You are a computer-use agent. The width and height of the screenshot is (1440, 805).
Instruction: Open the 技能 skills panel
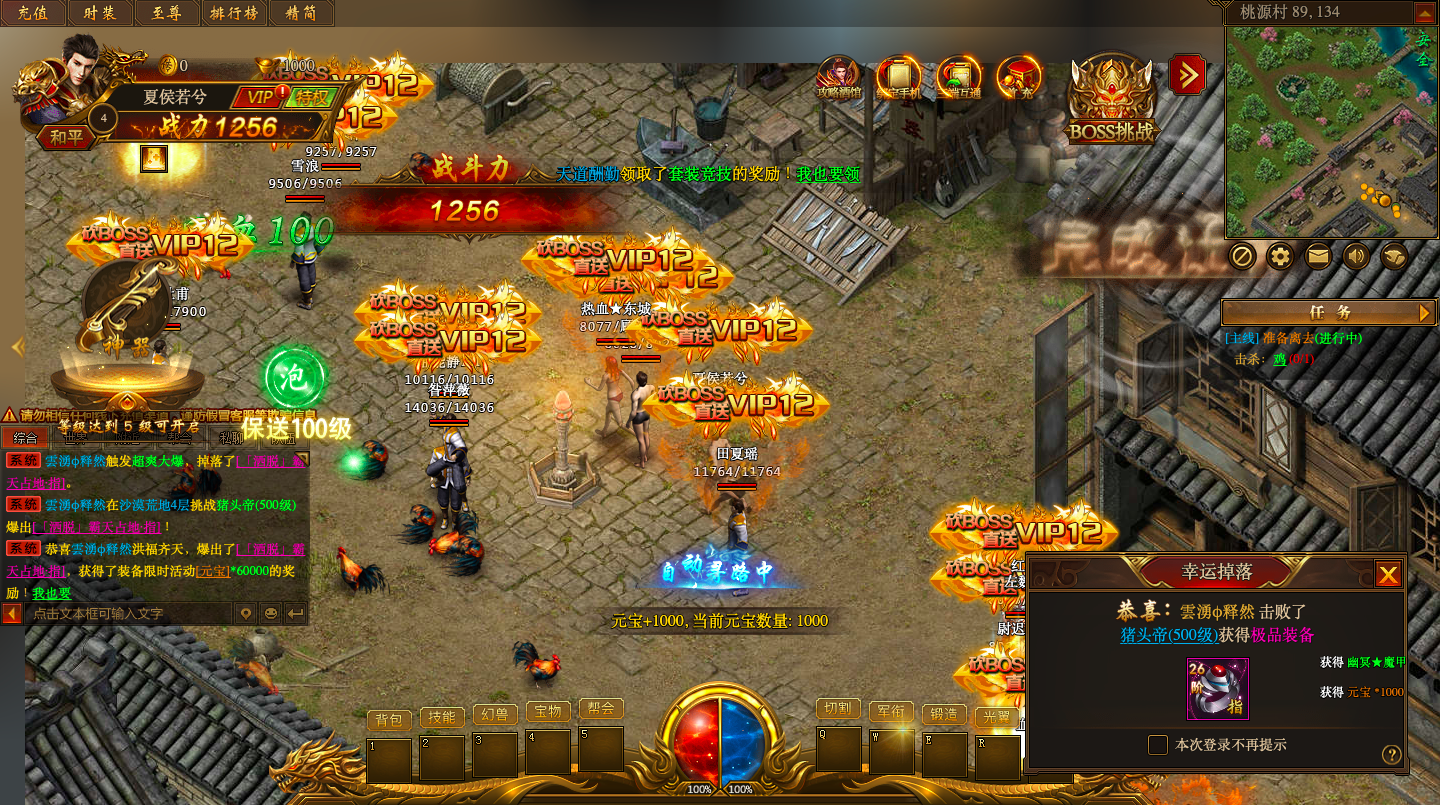[x=442, y=717]
